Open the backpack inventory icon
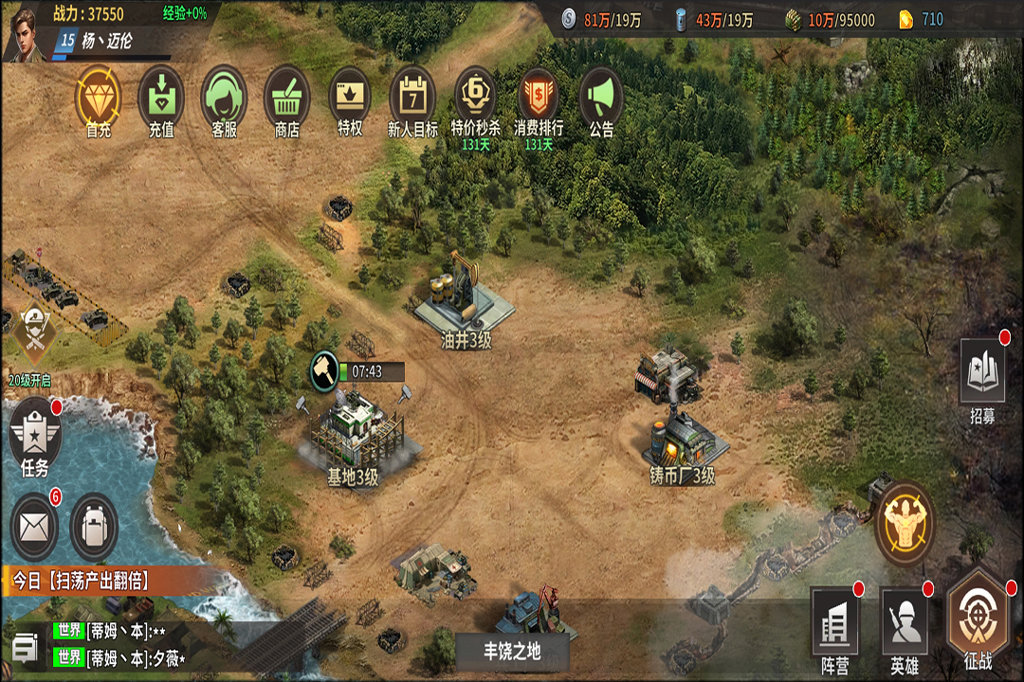The width and height of the screenshot is (1024, 682). point(95,524)
